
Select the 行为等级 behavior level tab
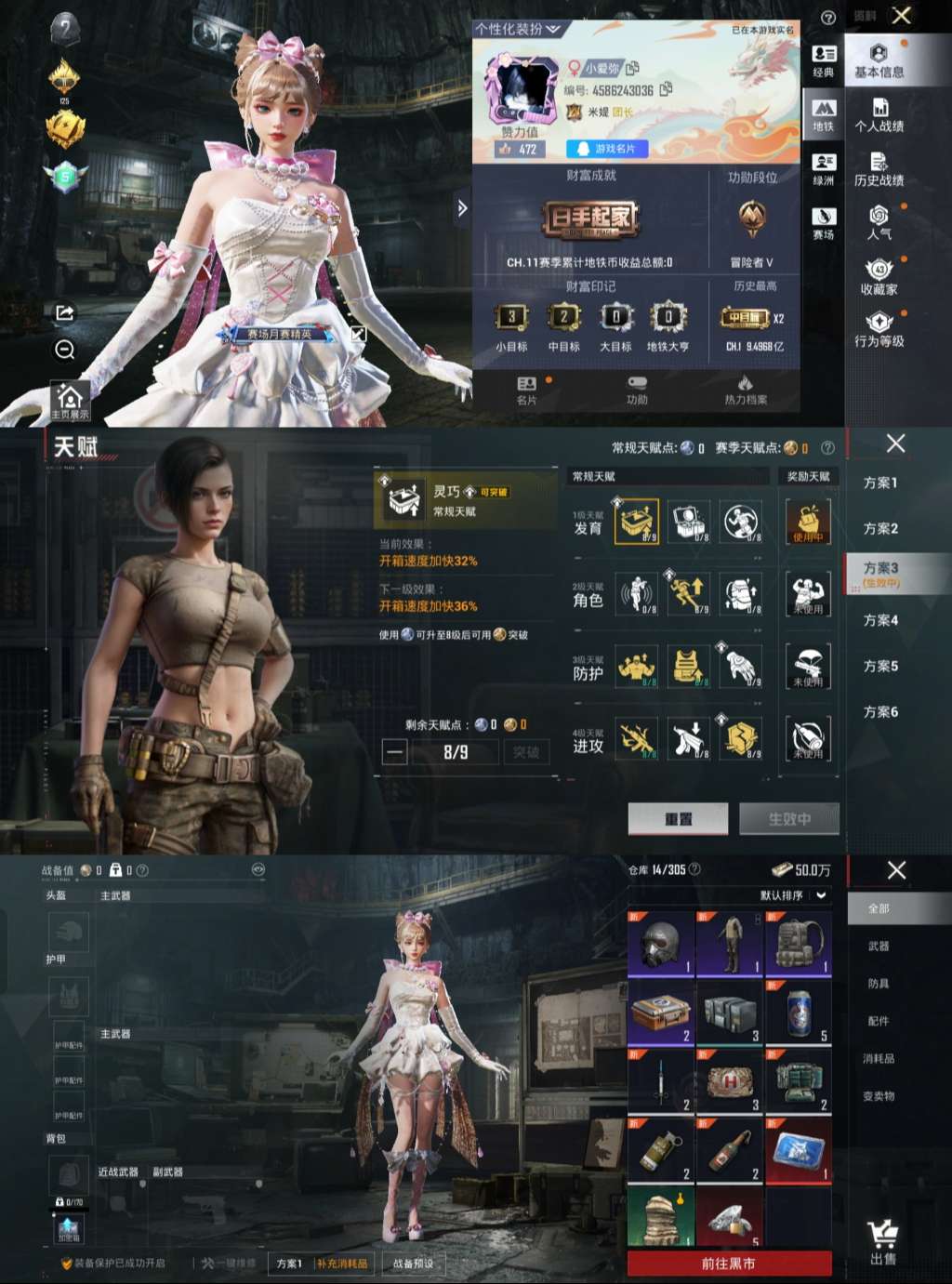tap(879, 330)
